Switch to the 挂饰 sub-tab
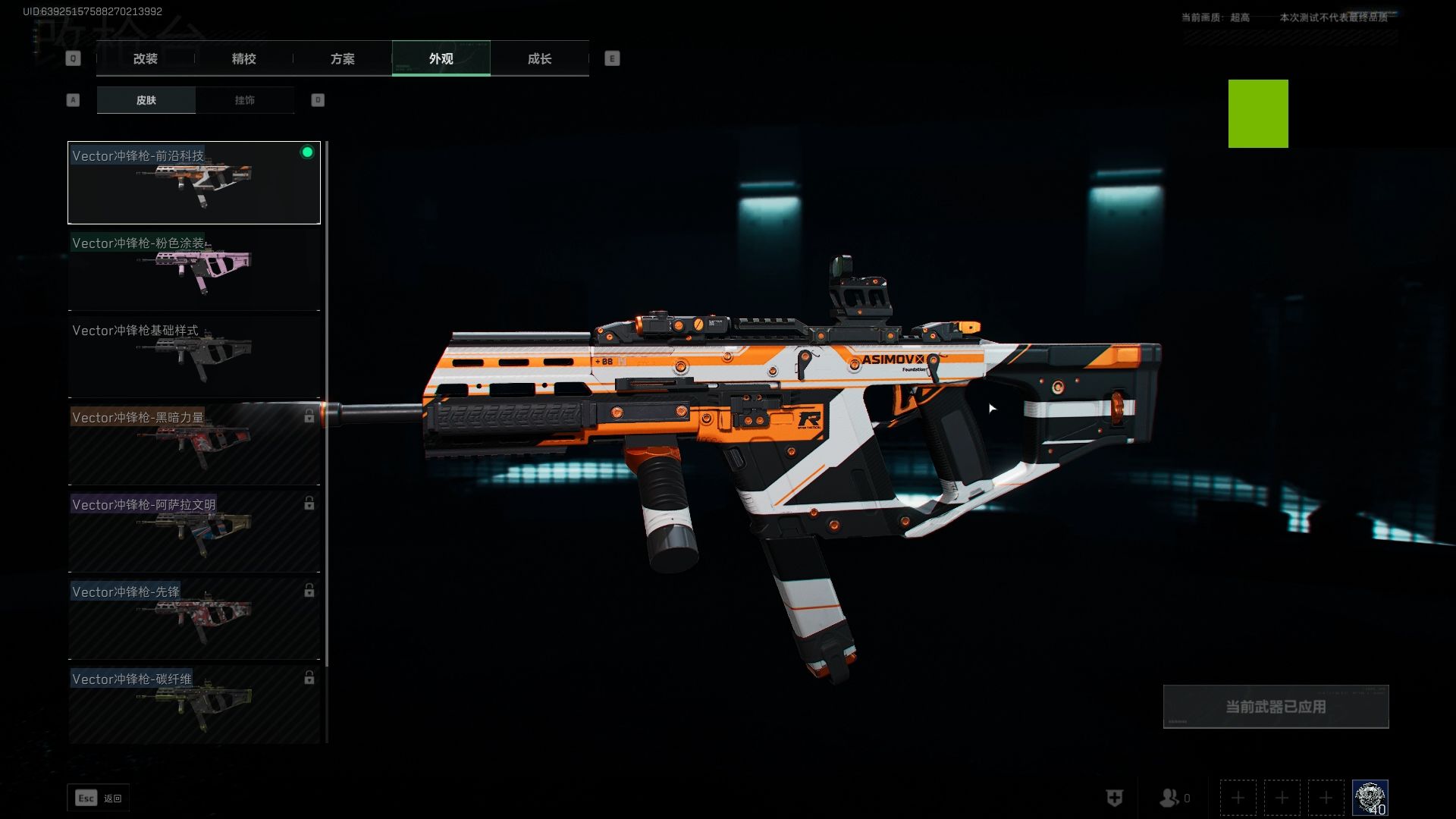 244,100
